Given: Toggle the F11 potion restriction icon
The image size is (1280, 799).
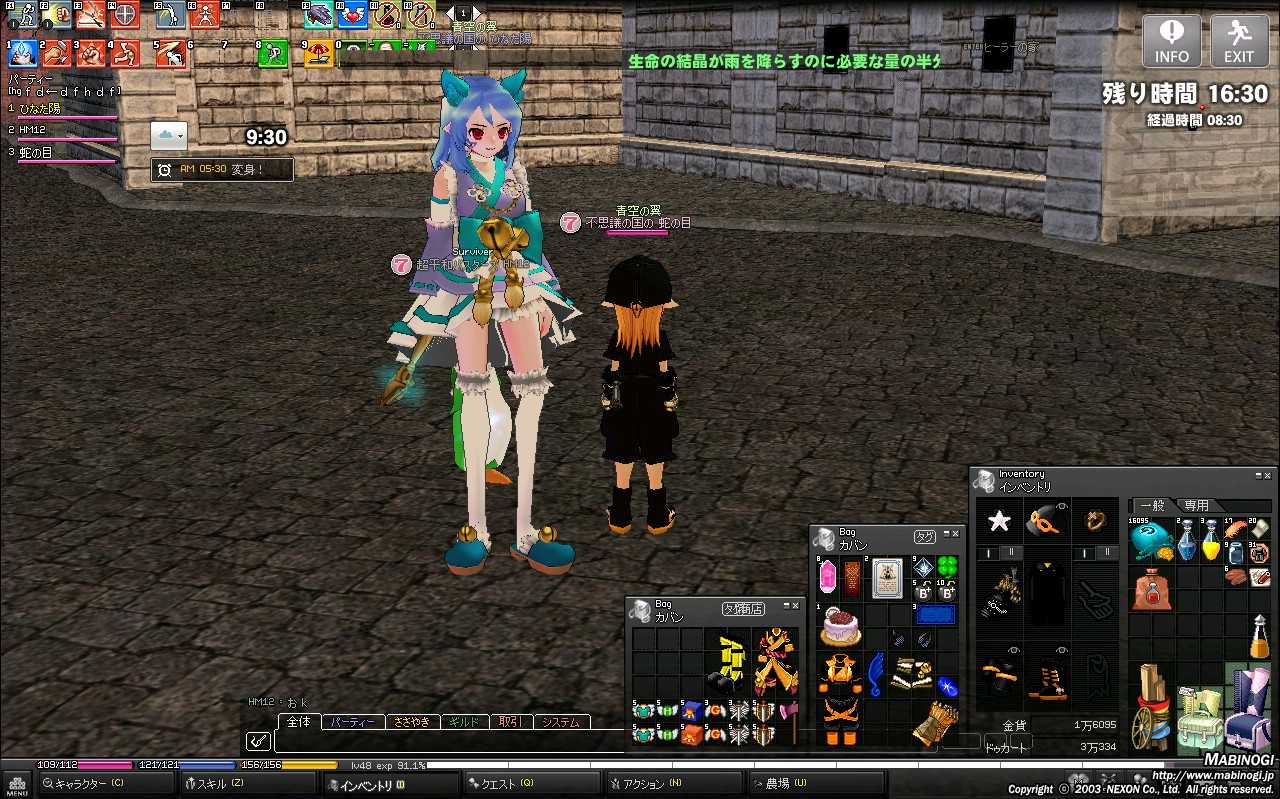Looking at the screenshot, I should pyautogui.click(x=385, y=15).
